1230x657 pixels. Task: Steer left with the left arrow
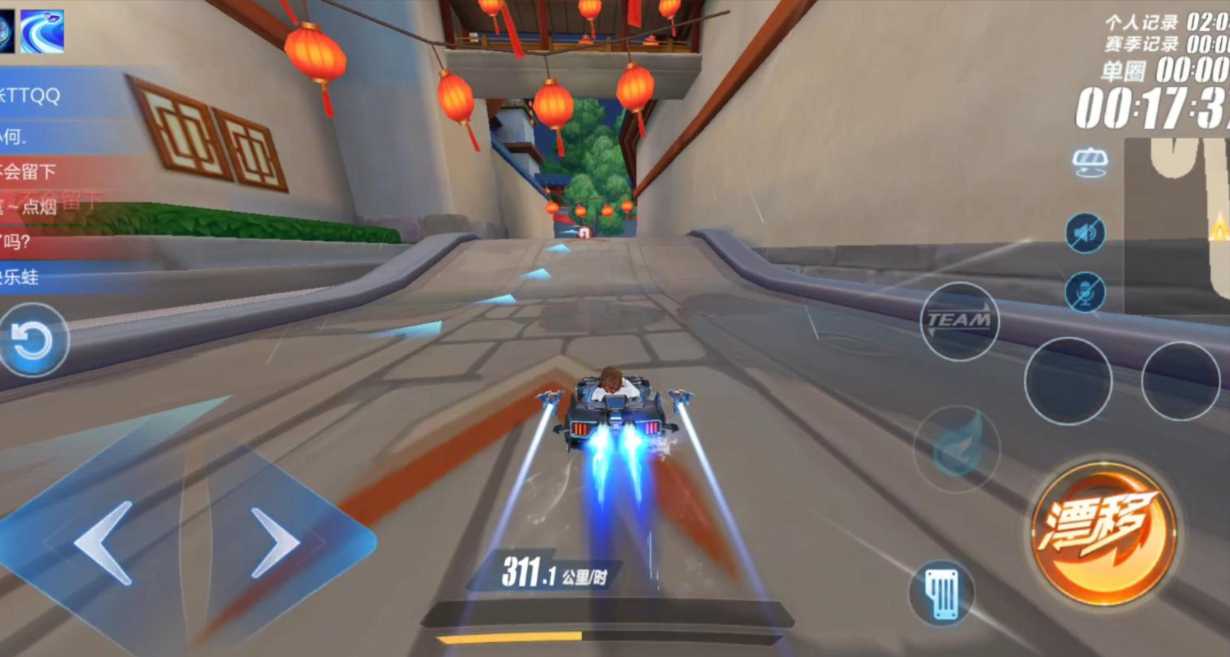click(x=103, y=543)
